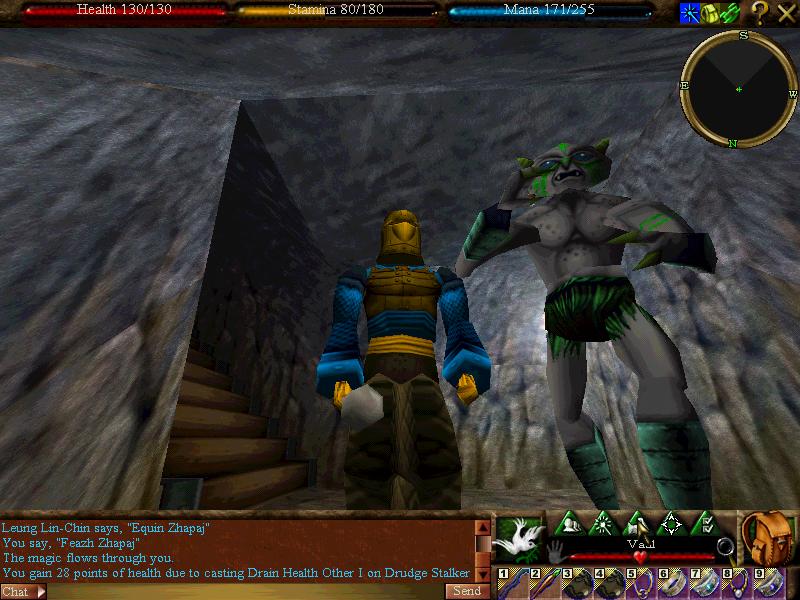Image resolution: width=800 pixels, height=600 pixels.
Task: Toggle the white dove peace mode icon
Action: tap(518, 541)
